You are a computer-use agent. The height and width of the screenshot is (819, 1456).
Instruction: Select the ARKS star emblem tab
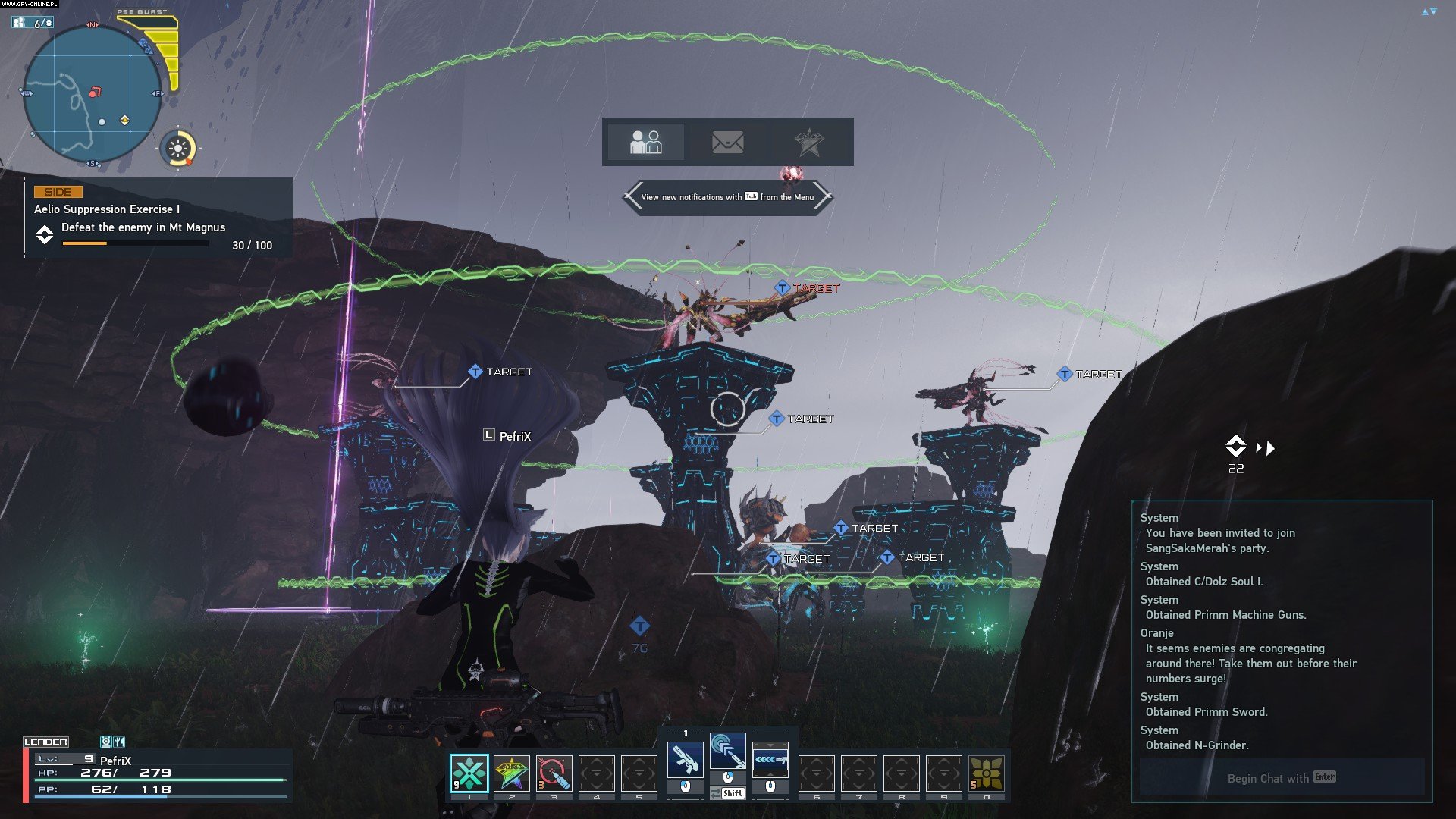(x=809, y=142)
